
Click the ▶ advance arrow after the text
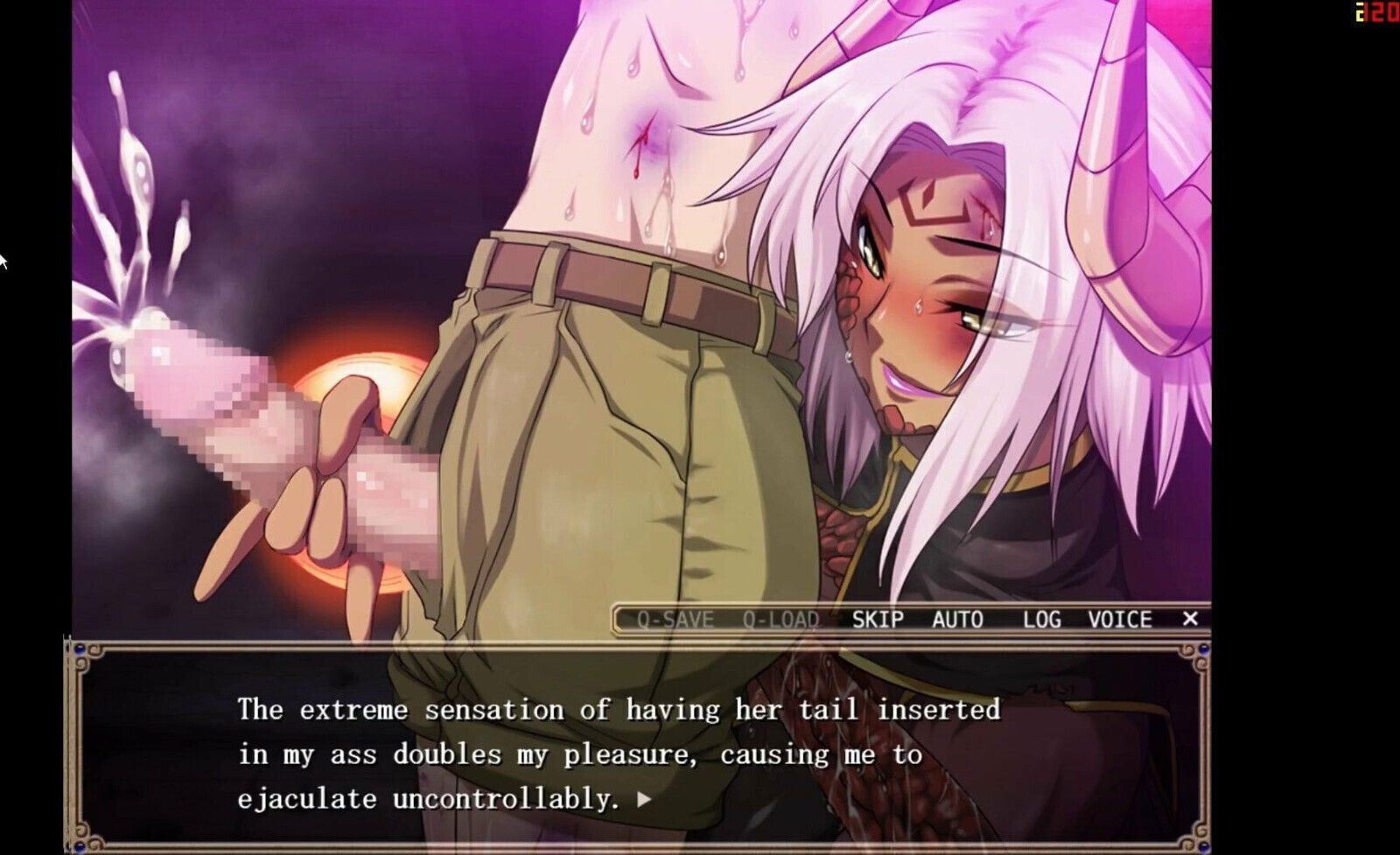pyautogui.click(x=647, y=797)
